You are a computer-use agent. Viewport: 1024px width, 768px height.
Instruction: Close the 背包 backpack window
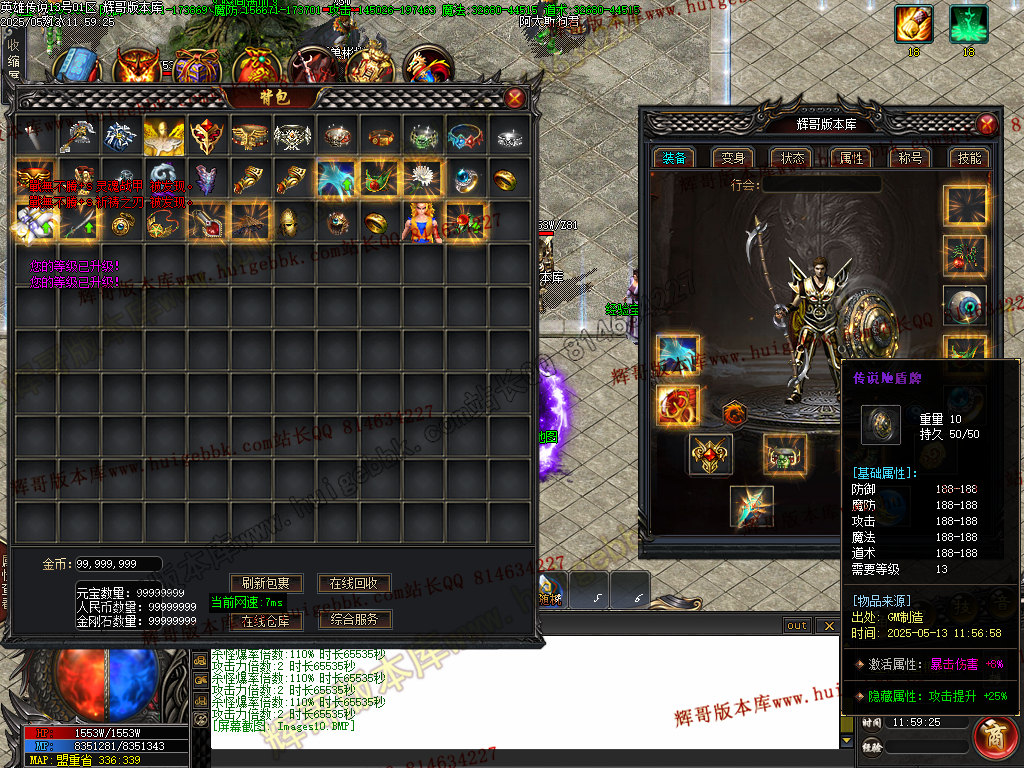[x=514, y=97]
